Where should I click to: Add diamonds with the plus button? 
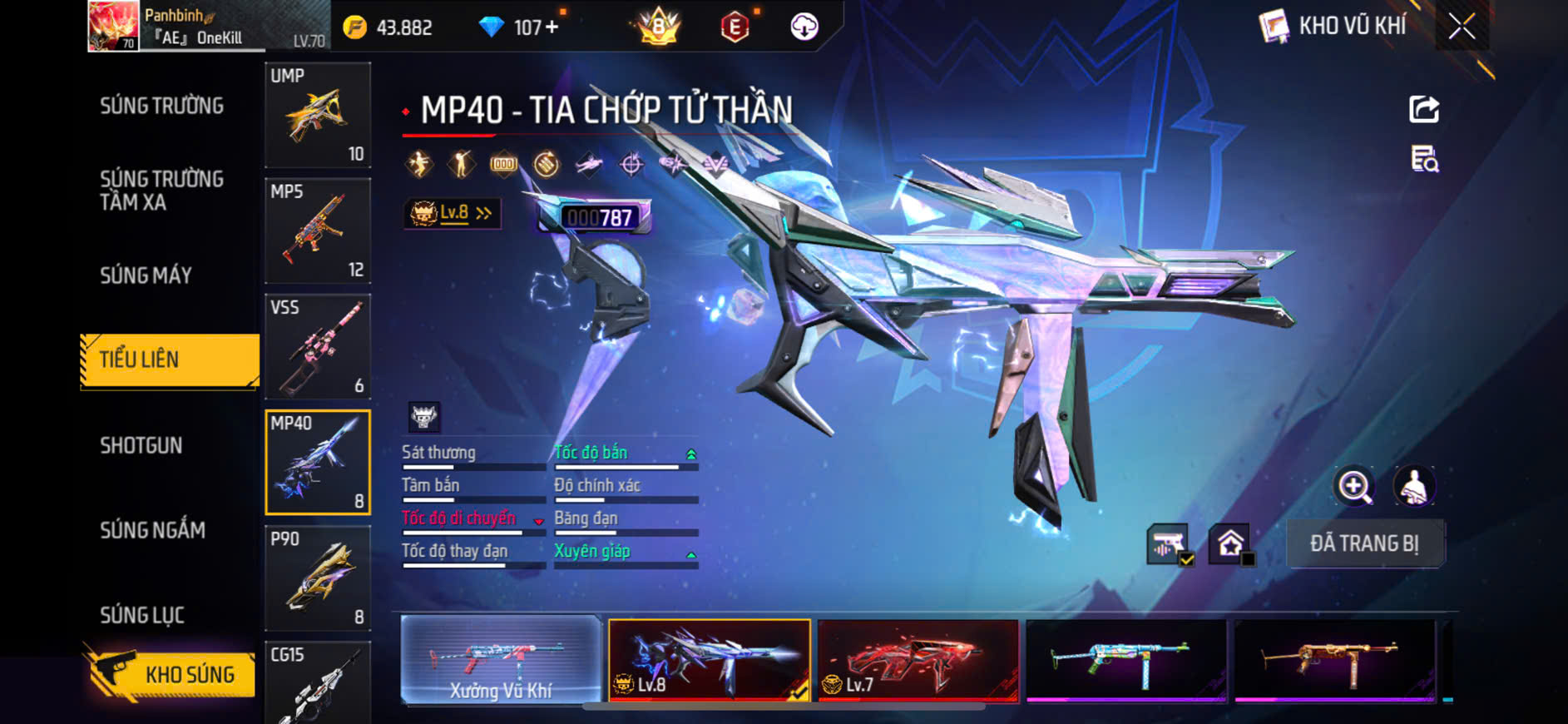(552, 27)
